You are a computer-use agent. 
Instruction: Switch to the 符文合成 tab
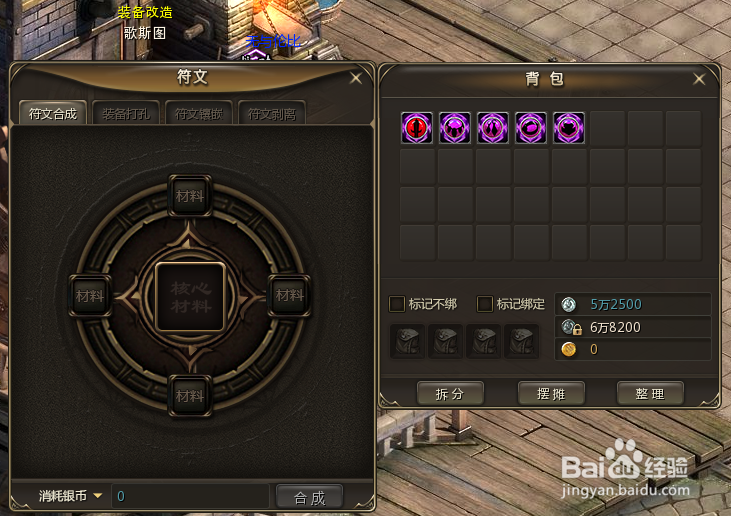(52, 114)
